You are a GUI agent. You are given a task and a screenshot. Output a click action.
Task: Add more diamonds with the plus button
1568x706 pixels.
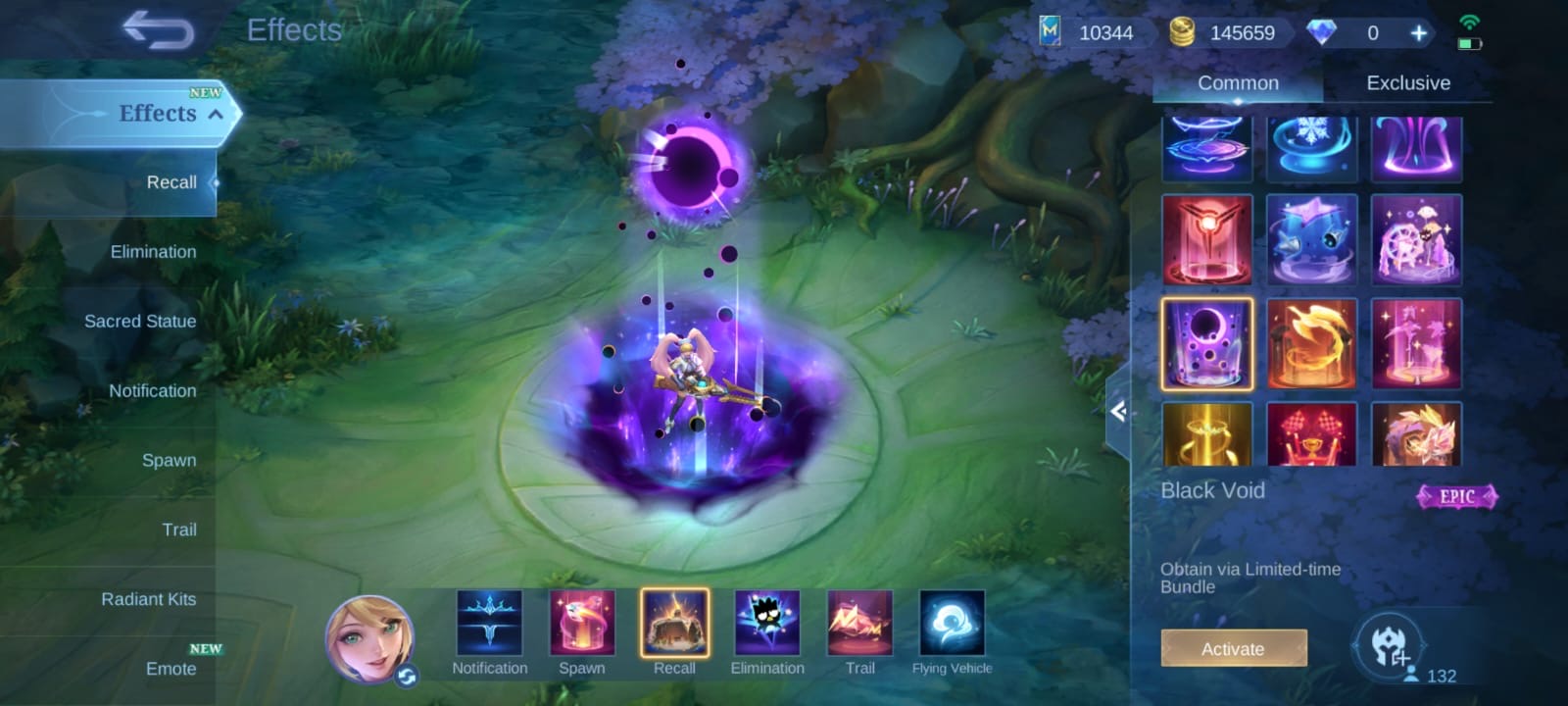[x=1418, y=33]
